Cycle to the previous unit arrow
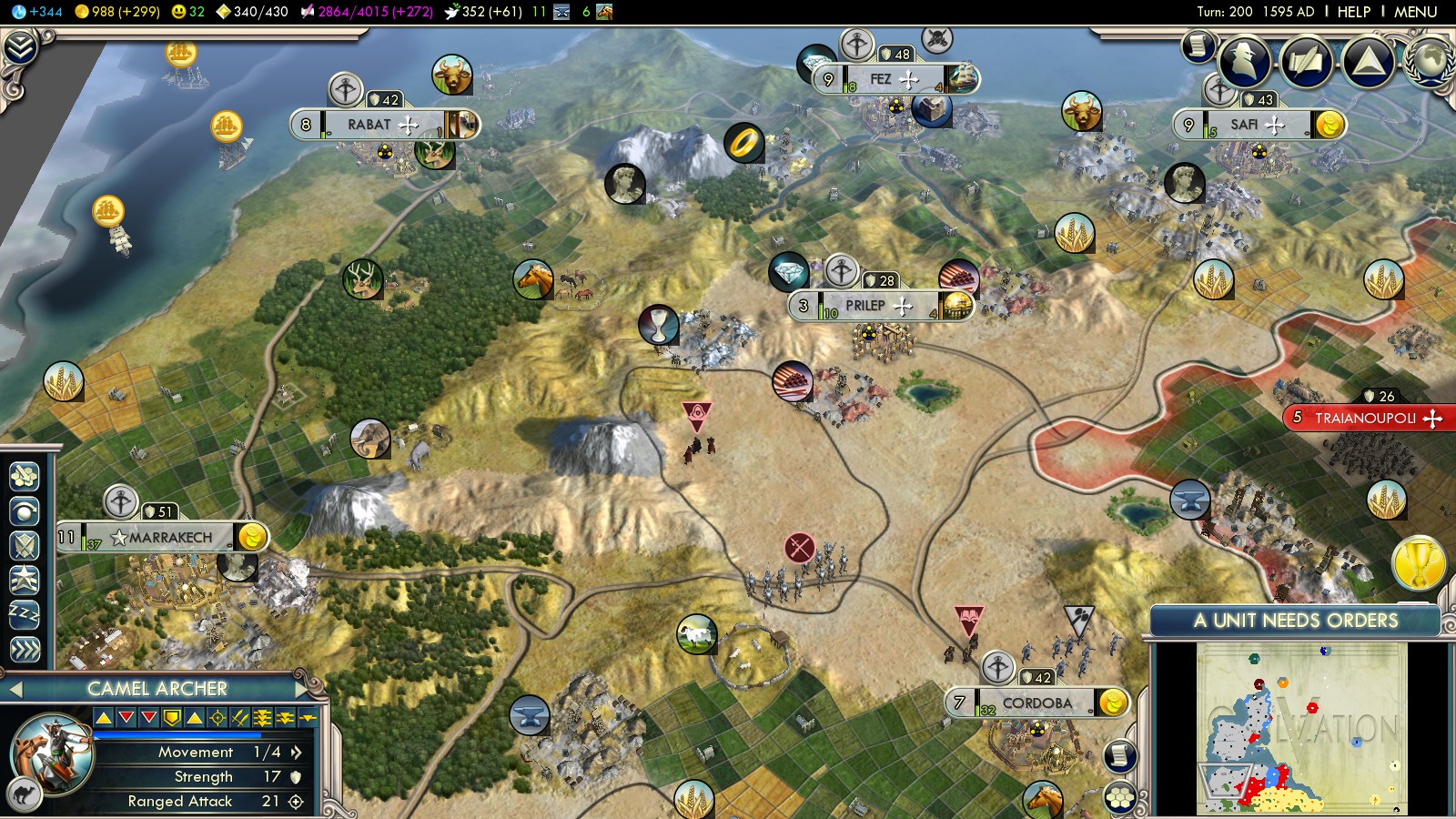1456x819 pixels. 15,689
